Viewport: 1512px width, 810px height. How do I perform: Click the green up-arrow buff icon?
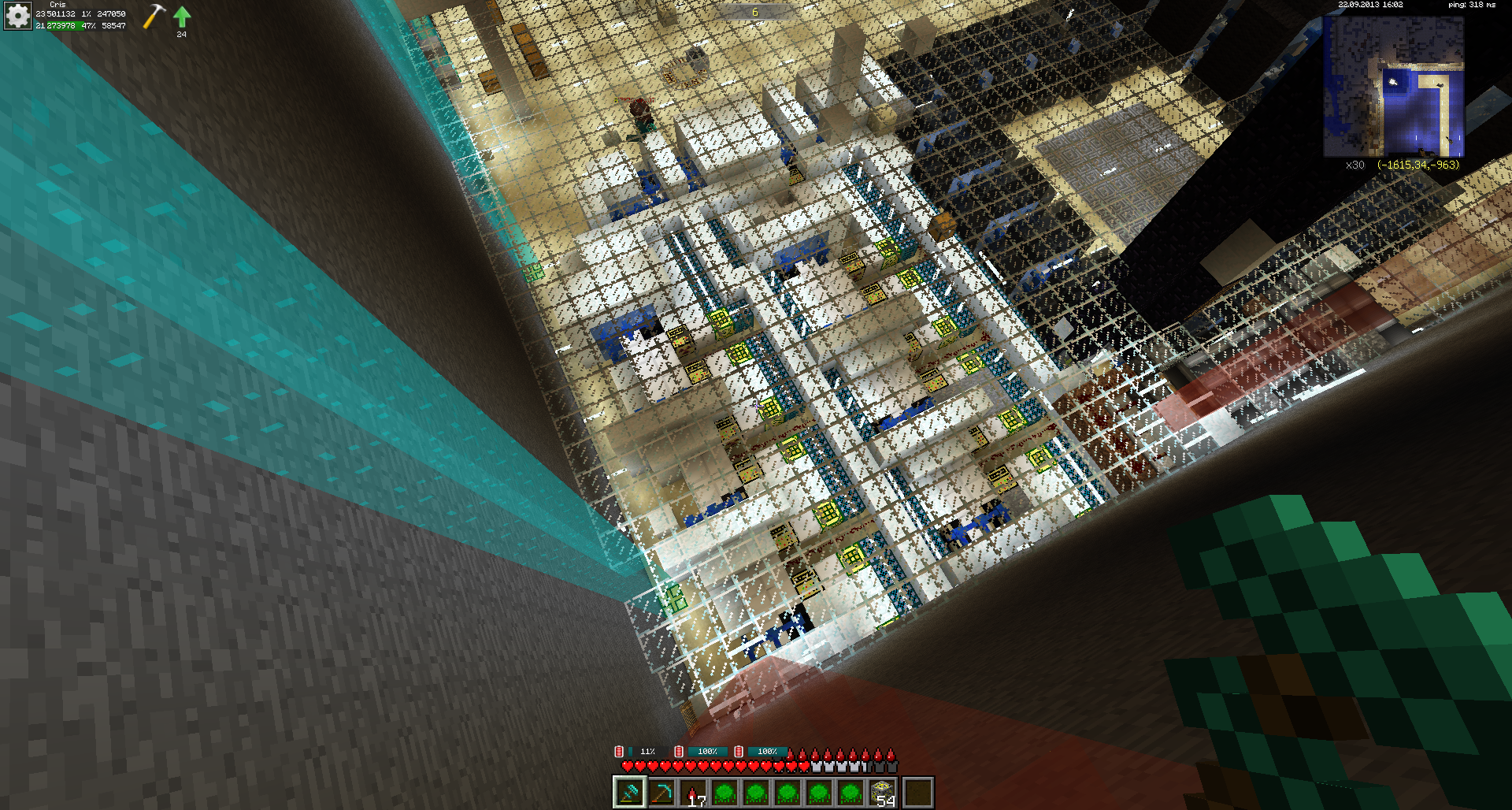[182, 17]
